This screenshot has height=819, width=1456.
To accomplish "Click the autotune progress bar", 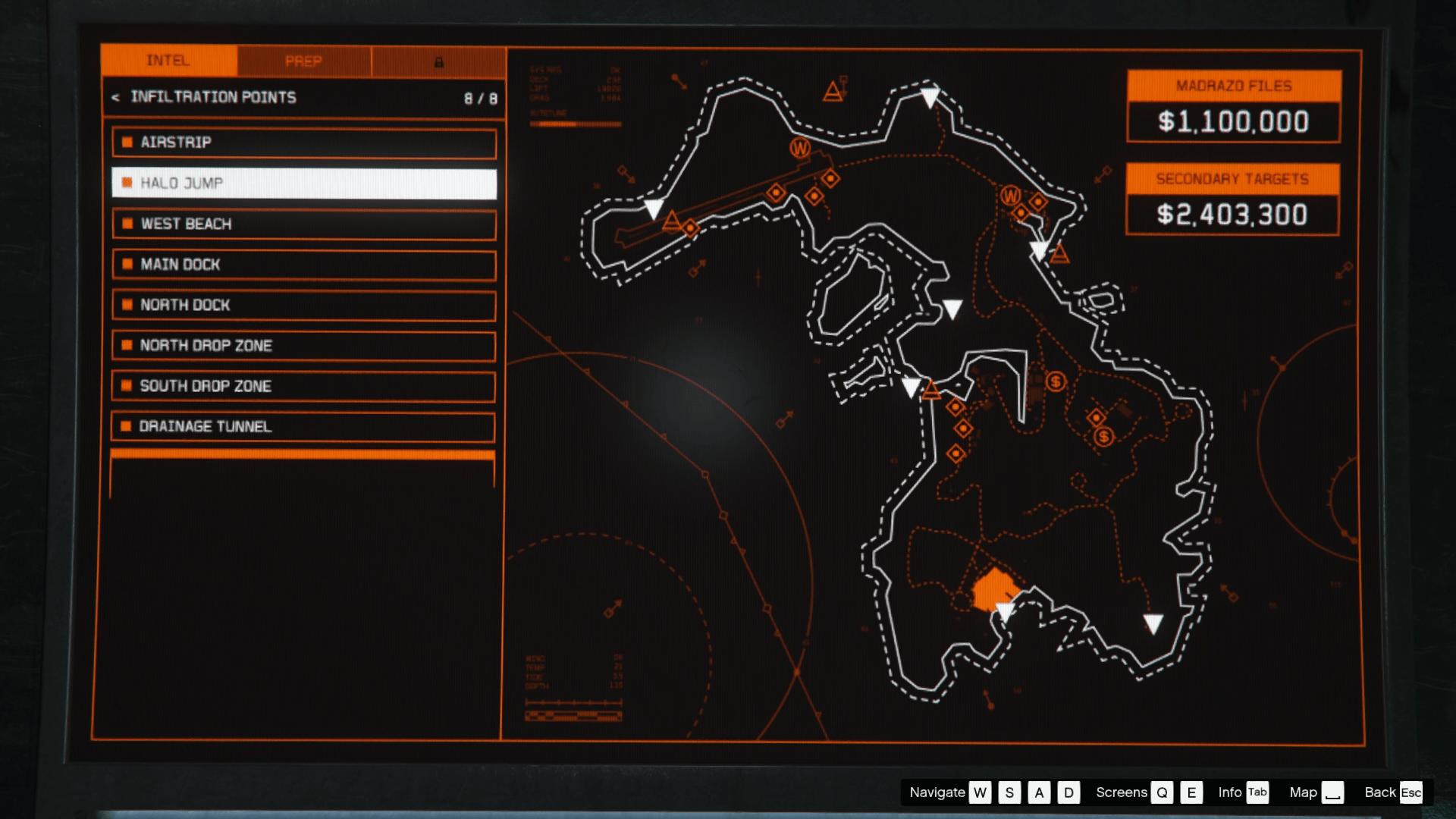I will pos(575,124).
